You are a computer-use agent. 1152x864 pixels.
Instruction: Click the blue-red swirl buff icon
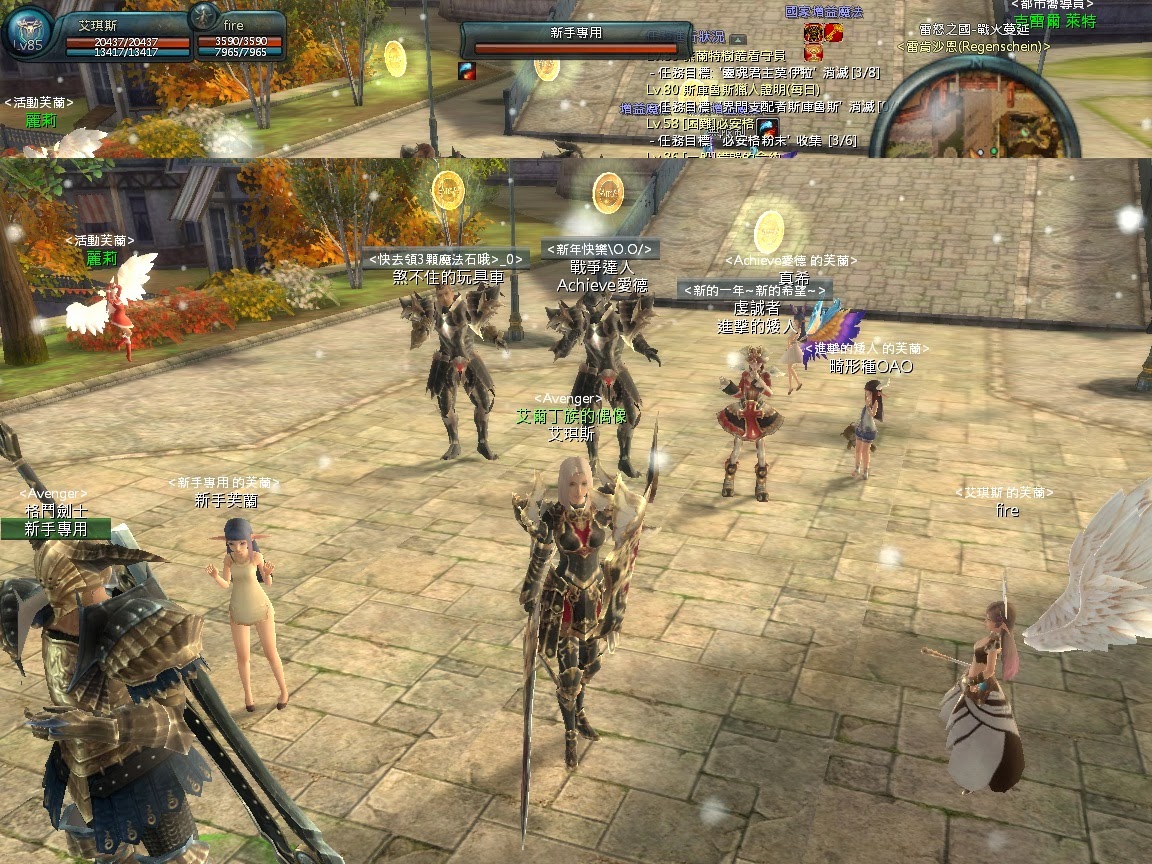coord(467,70)
